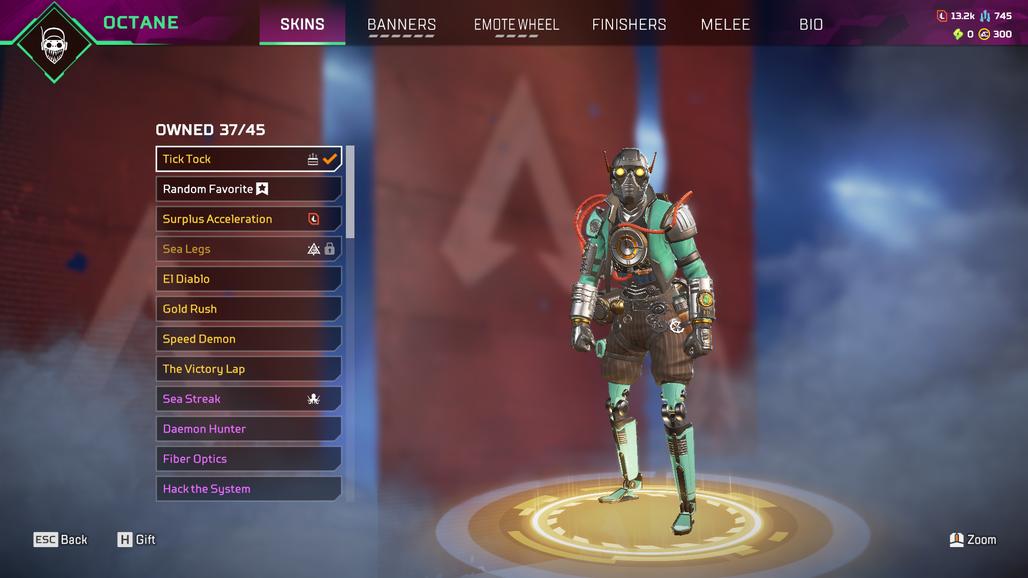Switch to the Banners tab

pos(401,24)
